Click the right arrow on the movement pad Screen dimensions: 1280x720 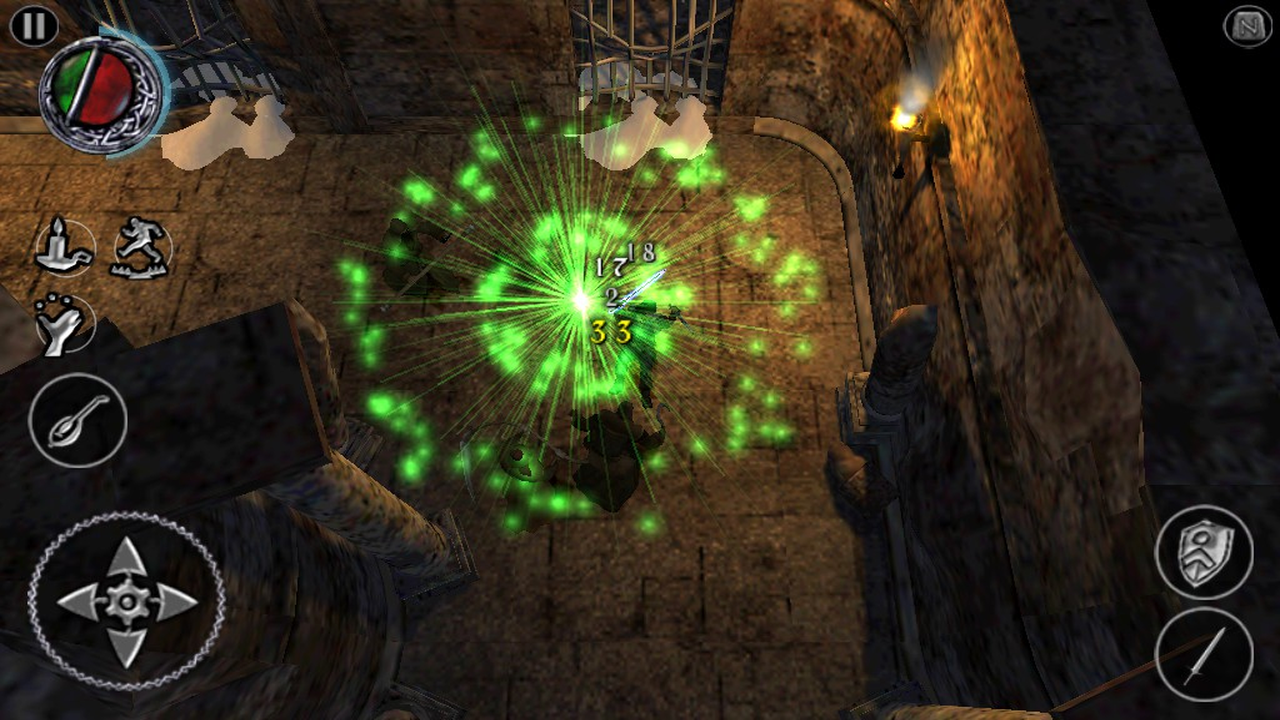176,601
